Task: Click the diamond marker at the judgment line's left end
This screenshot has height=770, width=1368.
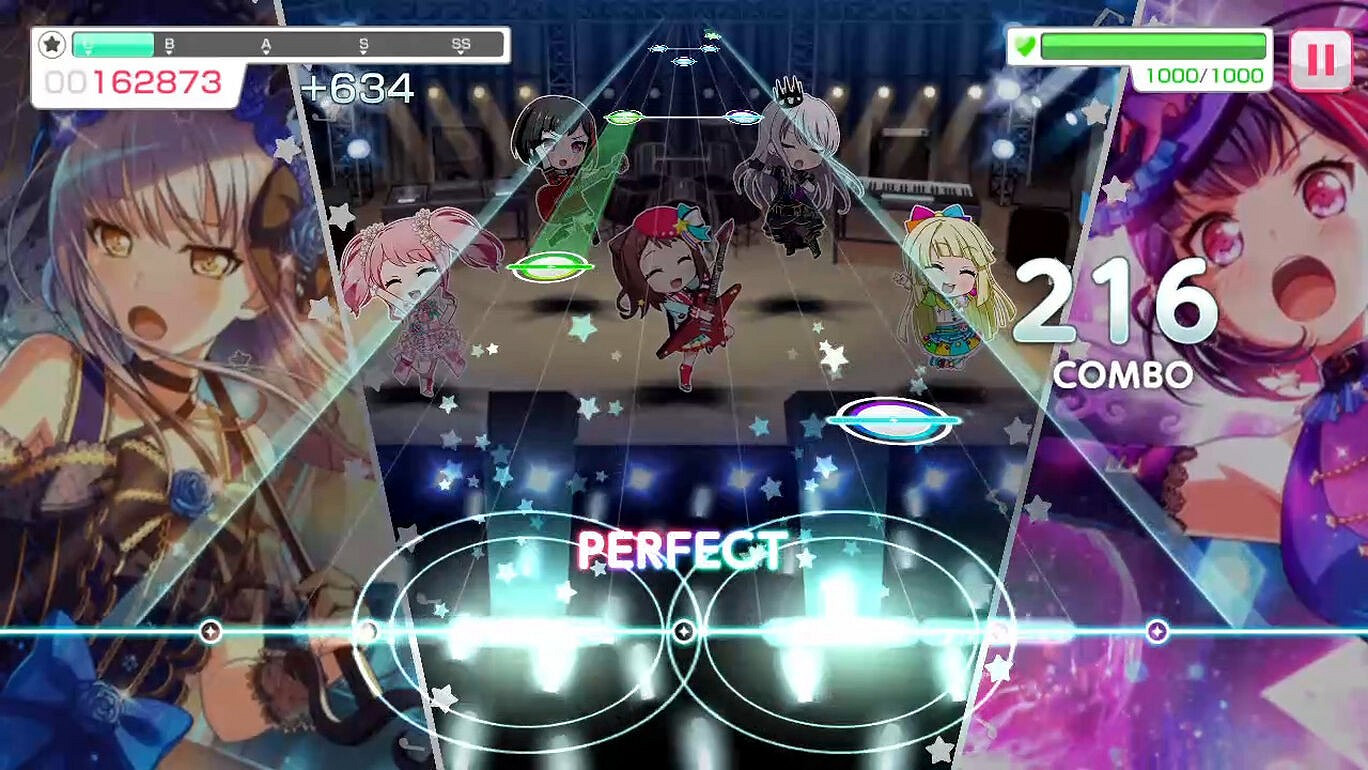Action: point(209,631)
